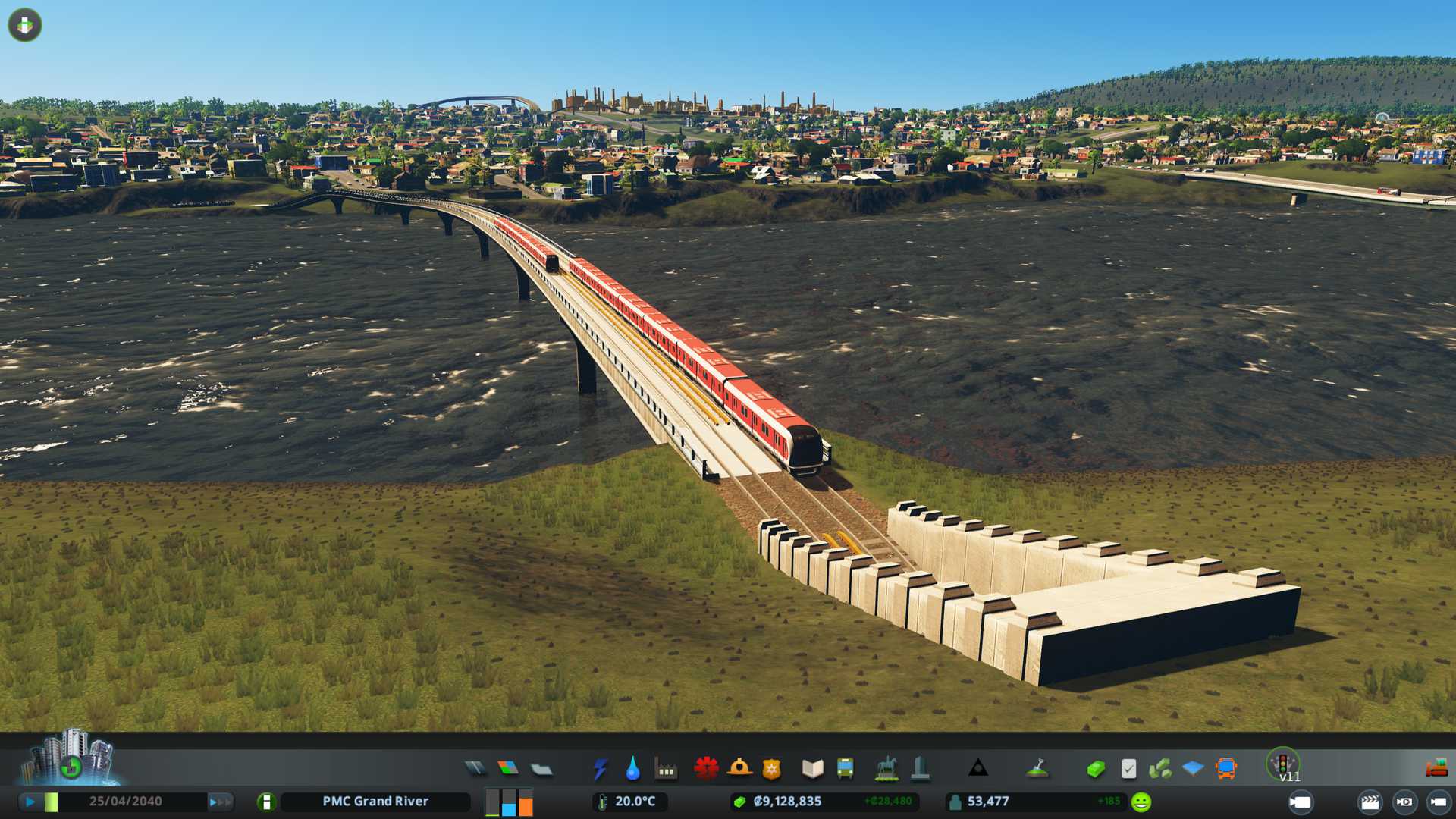Open the Police Department menu

(x=771, y=769)
